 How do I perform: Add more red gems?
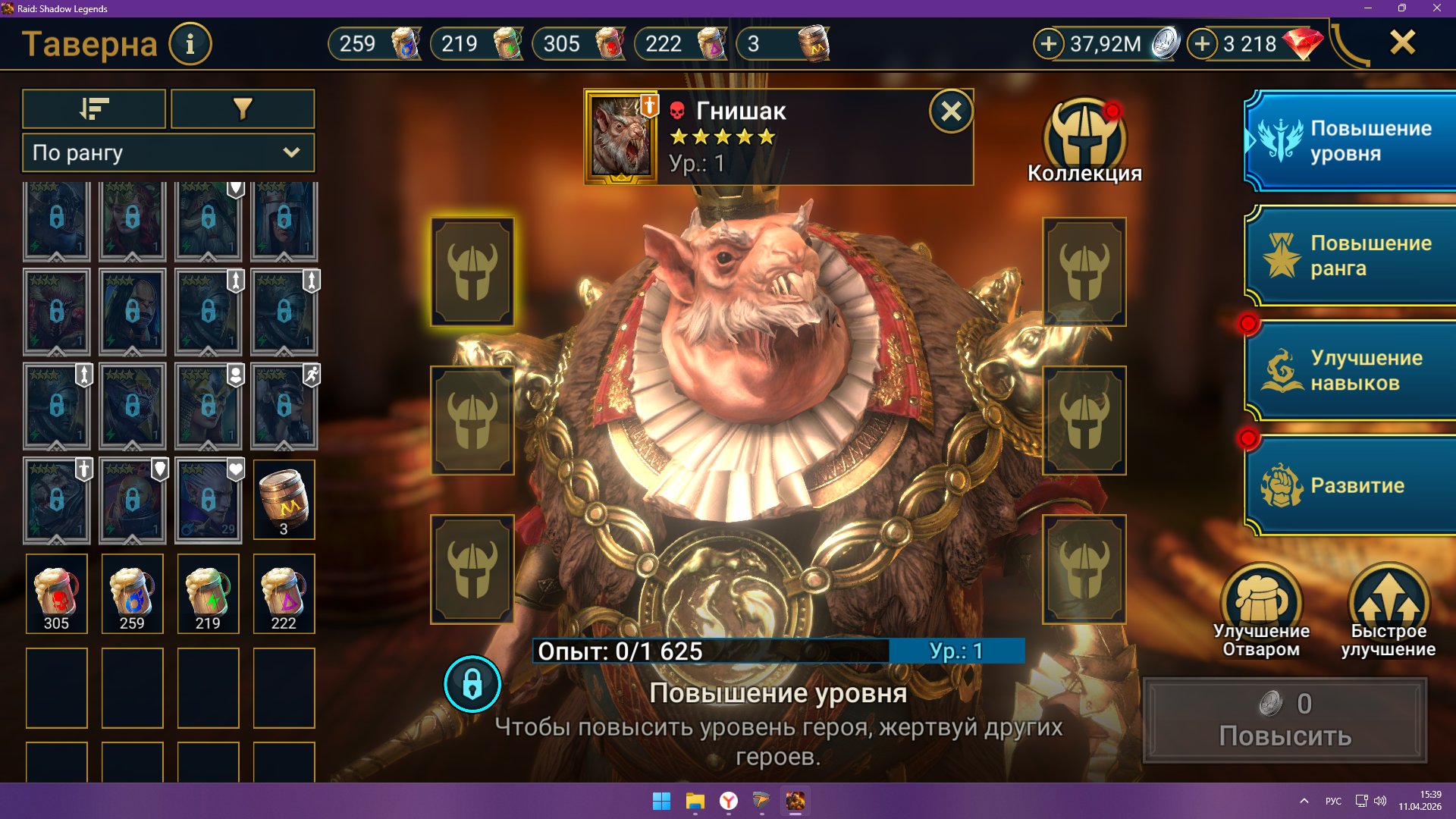1202,44
